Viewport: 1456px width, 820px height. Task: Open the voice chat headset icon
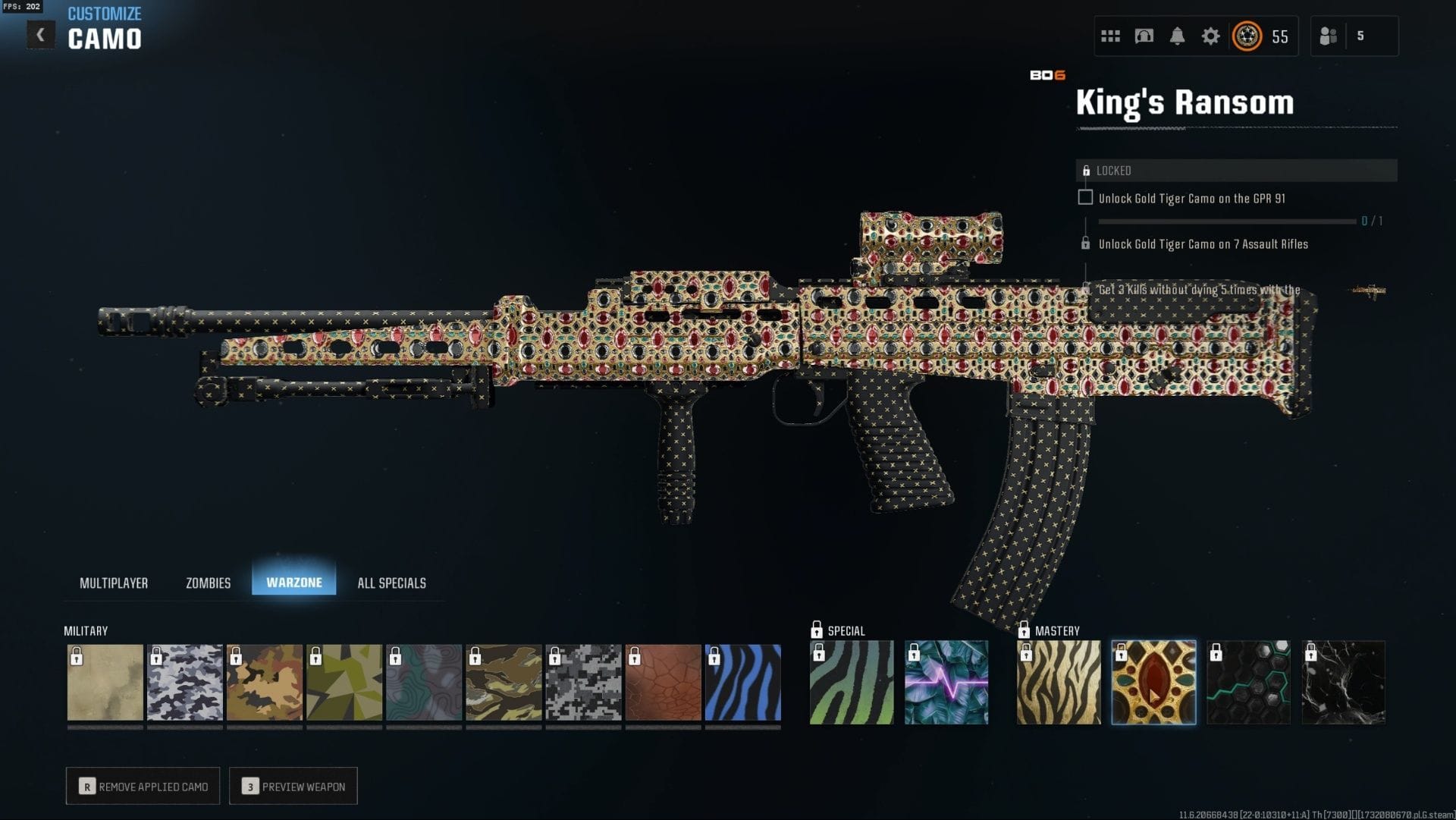[1144, 35]
